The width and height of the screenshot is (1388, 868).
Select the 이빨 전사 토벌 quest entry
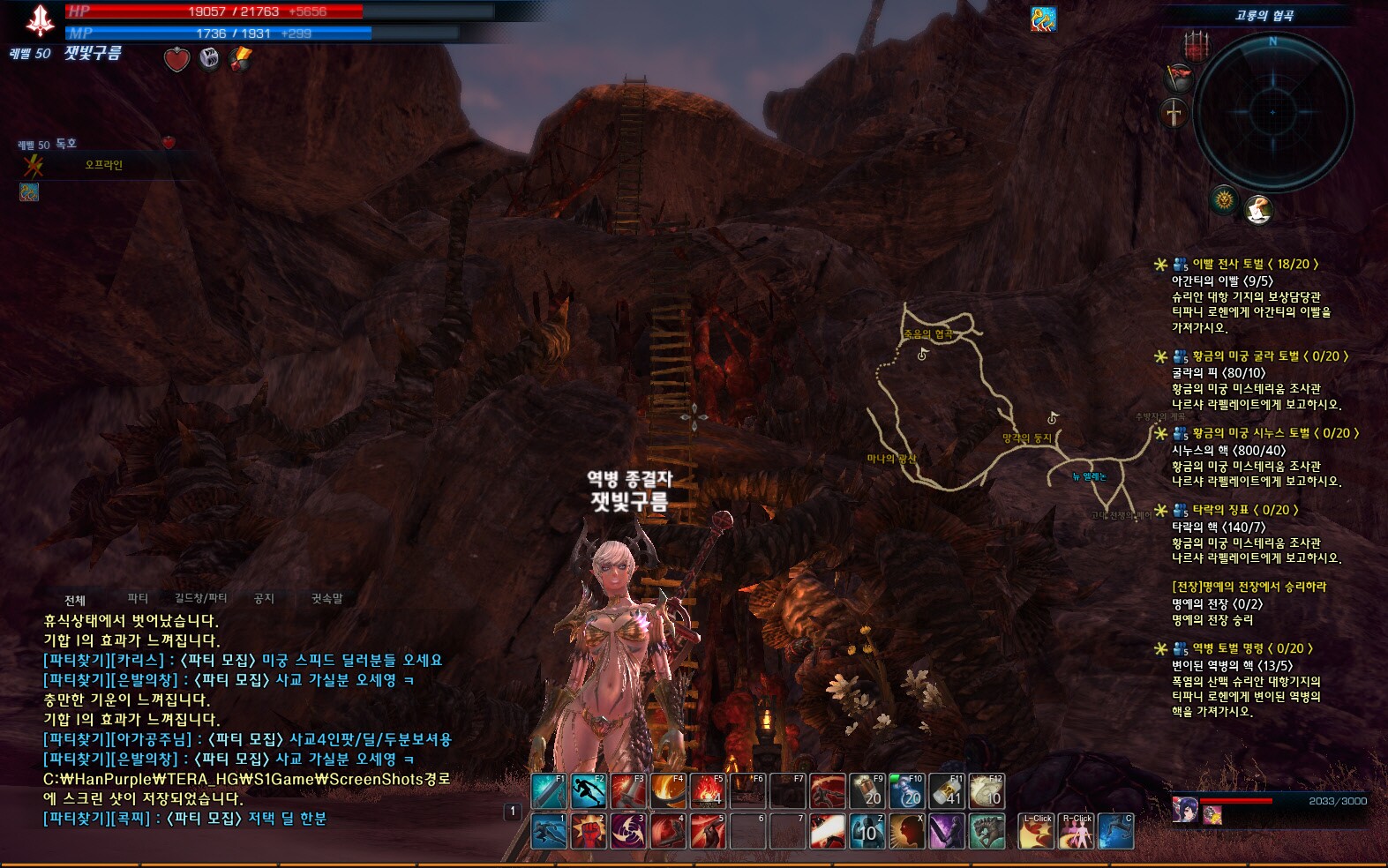(x=1254, y=264)
